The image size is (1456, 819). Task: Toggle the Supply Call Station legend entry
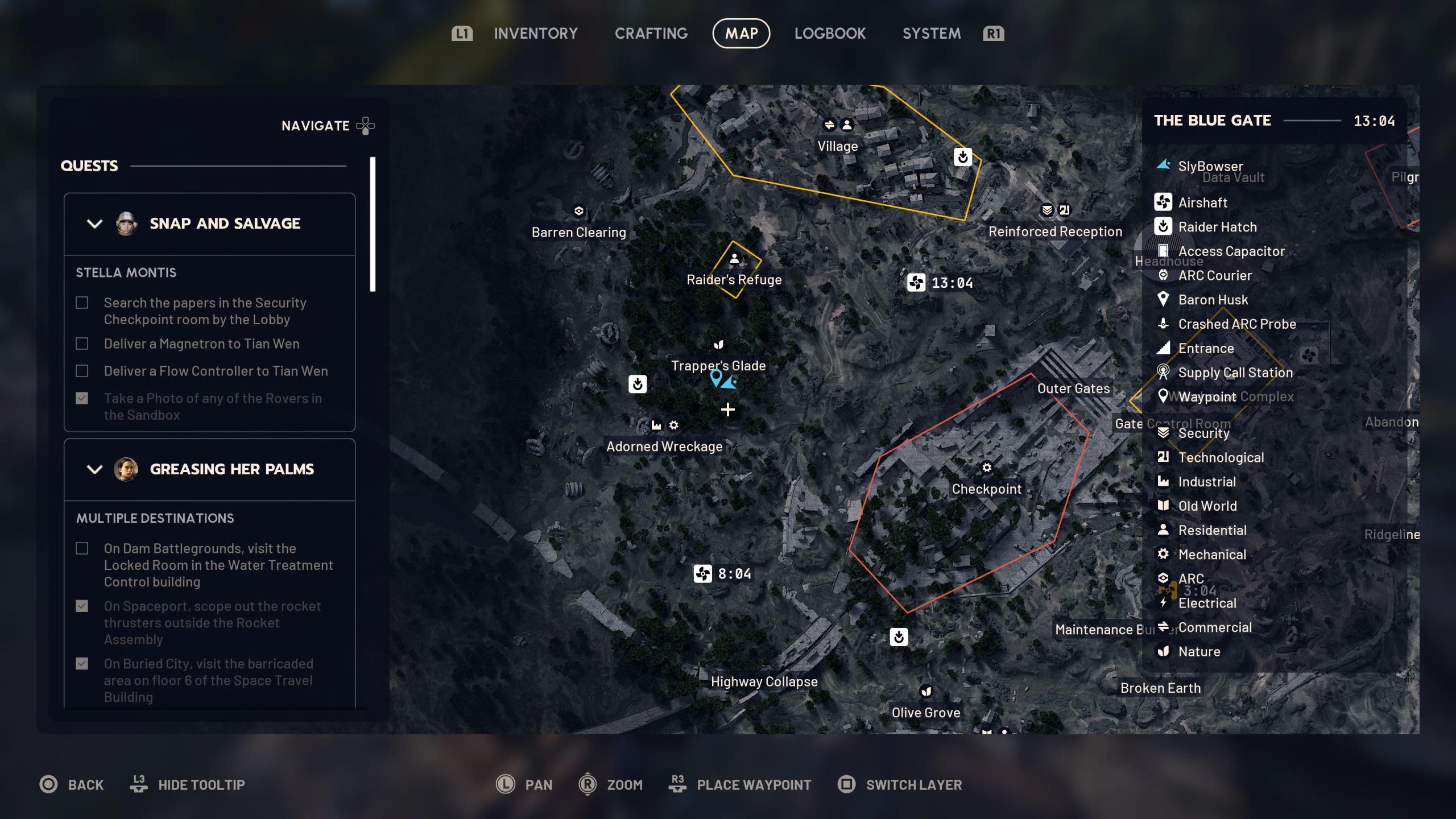click(1235, 373)
